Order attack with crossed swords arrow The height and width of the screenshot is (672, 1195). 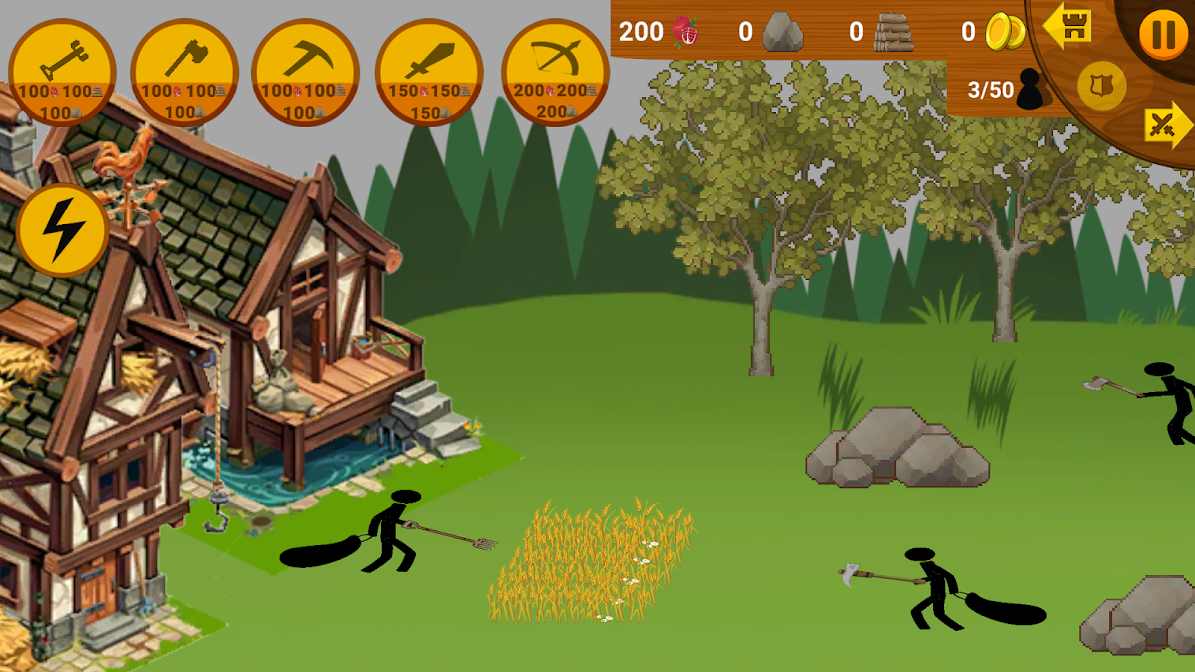[x=1167, y=126]
